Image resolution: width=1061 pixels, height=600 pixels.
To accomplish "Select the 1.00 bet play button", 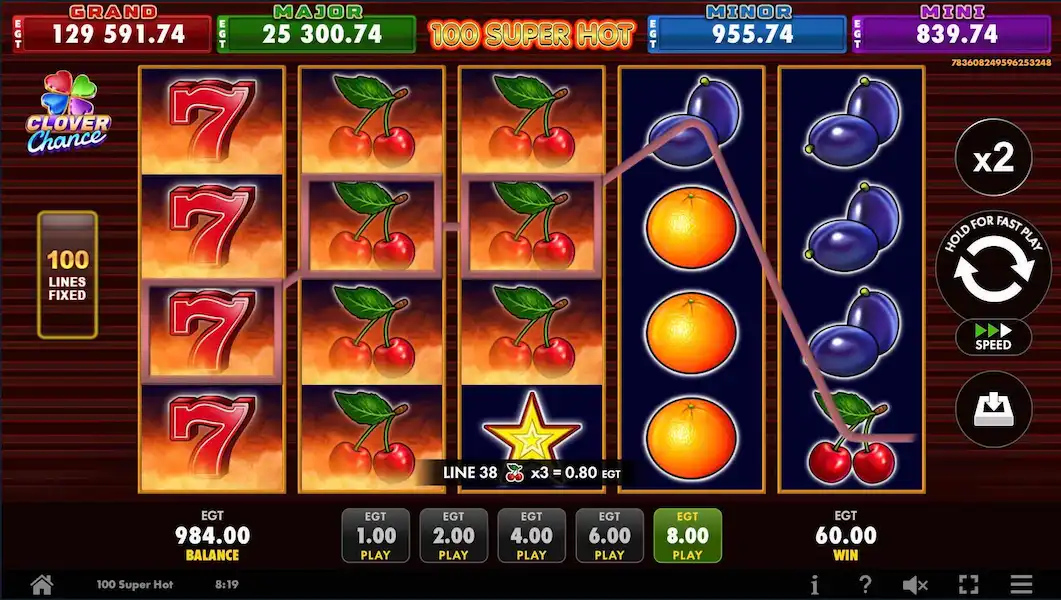I will tap(376, 535).
